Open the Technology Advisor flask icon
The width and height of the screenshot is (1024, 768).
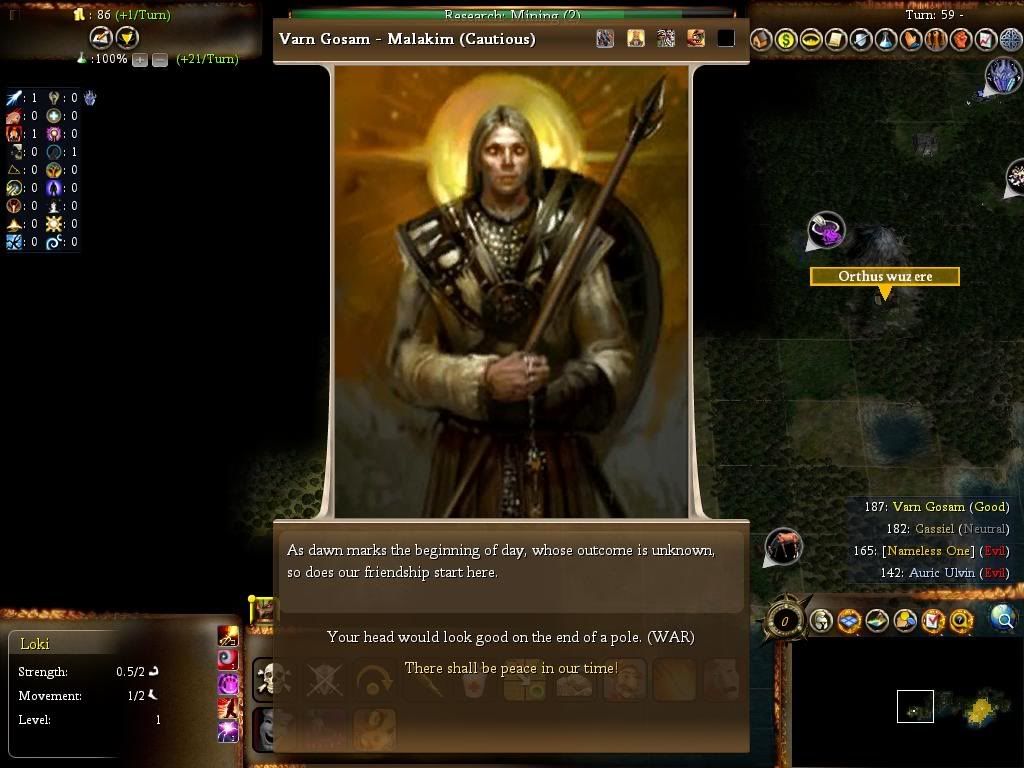coord(886,40)
